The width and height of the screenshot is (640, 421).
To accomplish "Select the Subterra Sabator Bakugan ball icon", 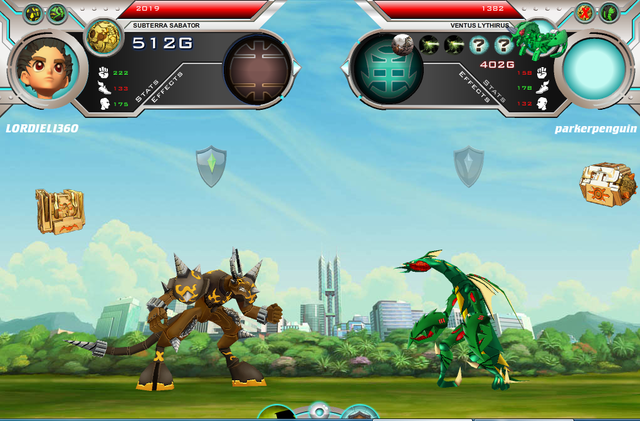I will click(102, 37).
